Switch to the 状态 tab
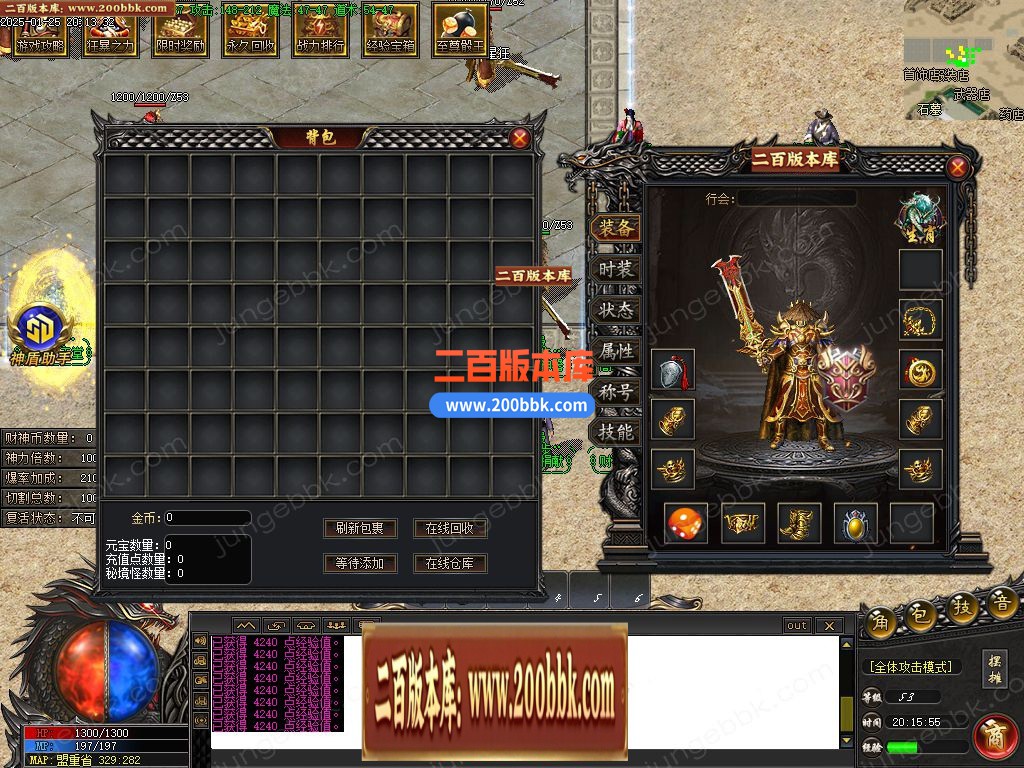The image size is (1024, 768). (x=616, y=310)
